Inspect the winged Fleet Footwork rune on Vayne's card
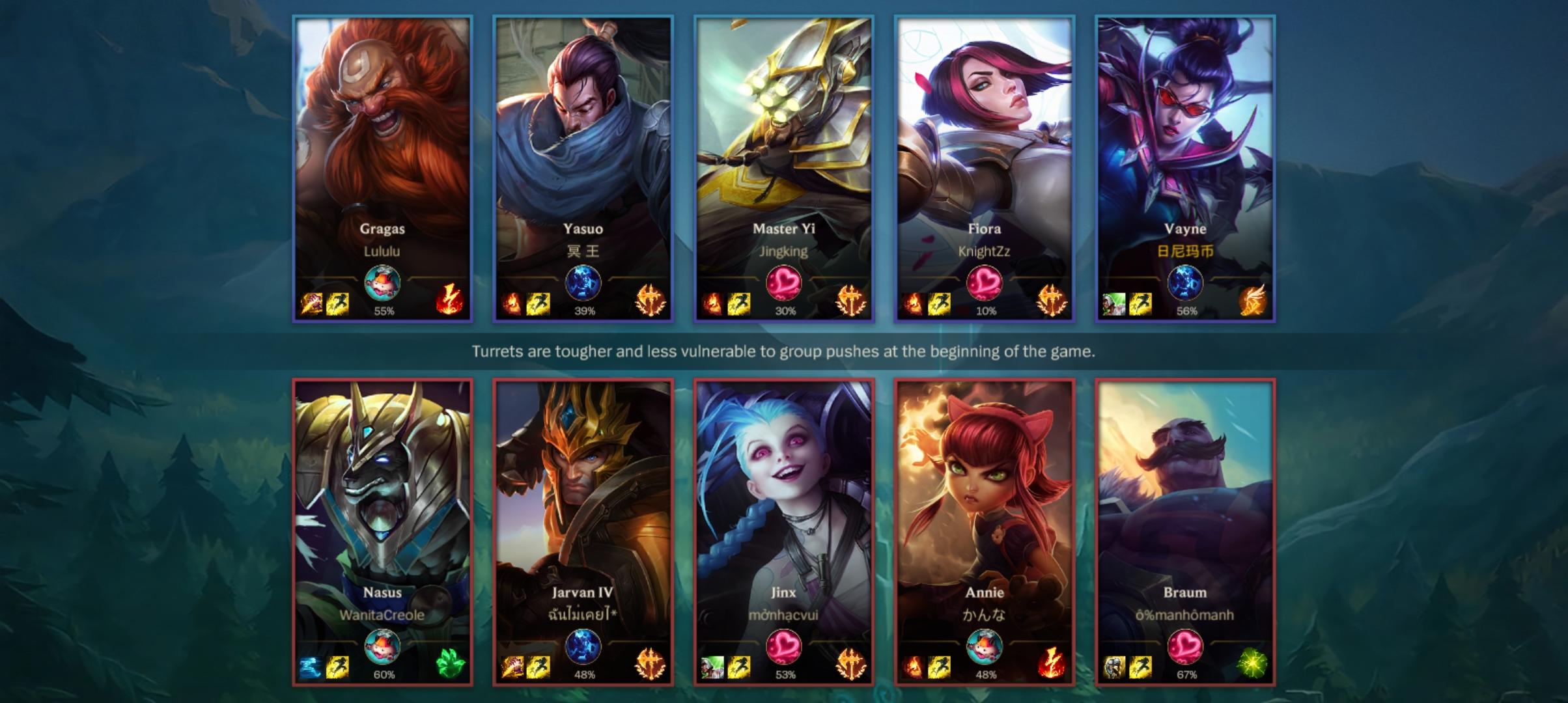The height and width of the screenshot is (703, 1568). pos(1253,301)
